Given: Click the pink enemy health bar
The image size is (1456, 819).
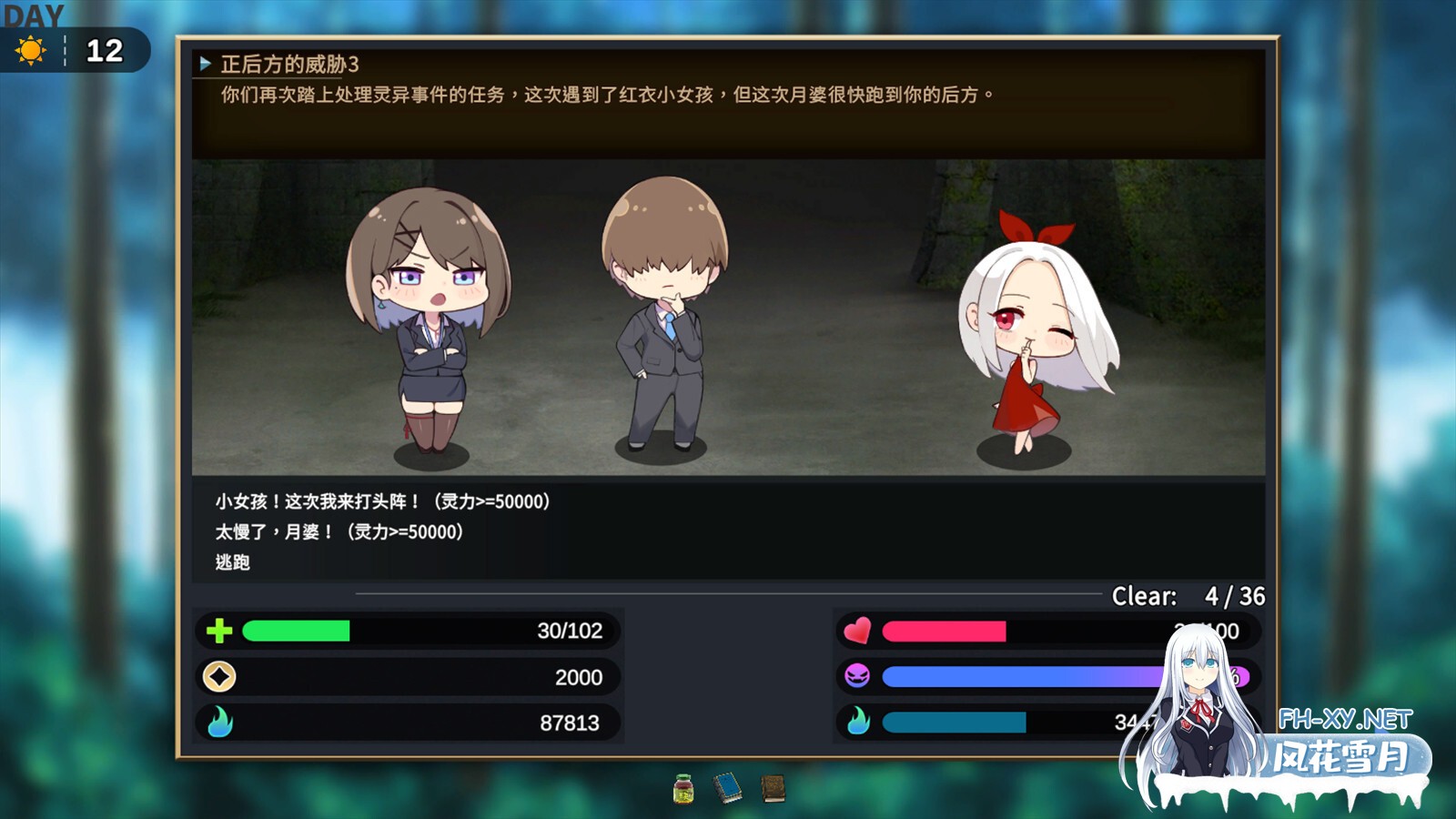Looking at the screenshot, I should tap(946, 630).
